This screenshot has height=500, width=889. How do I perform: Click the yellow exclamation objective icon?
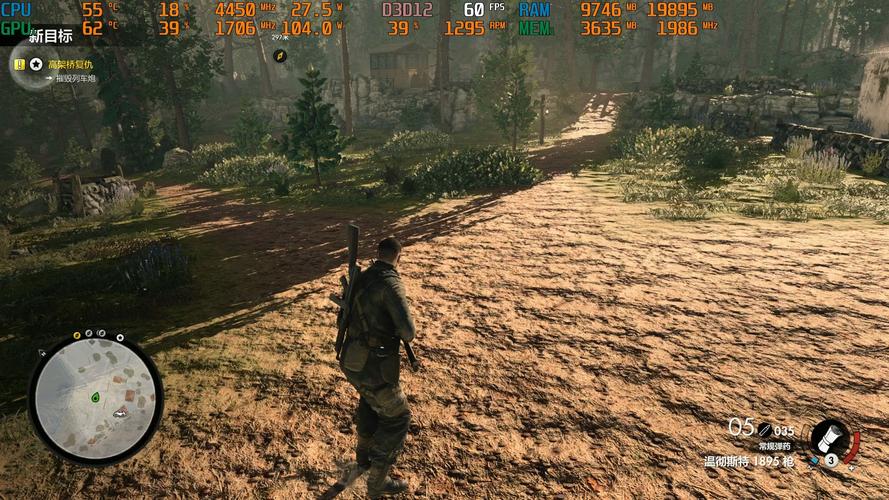click(x=19, y=64)
